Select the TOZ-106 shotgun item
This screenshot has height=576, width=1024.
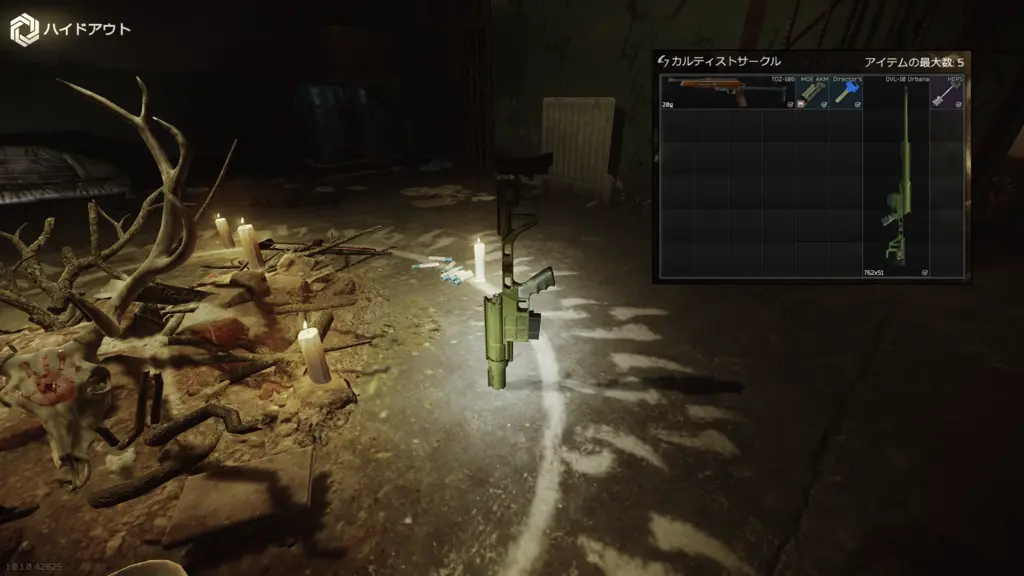coord(727,92)
